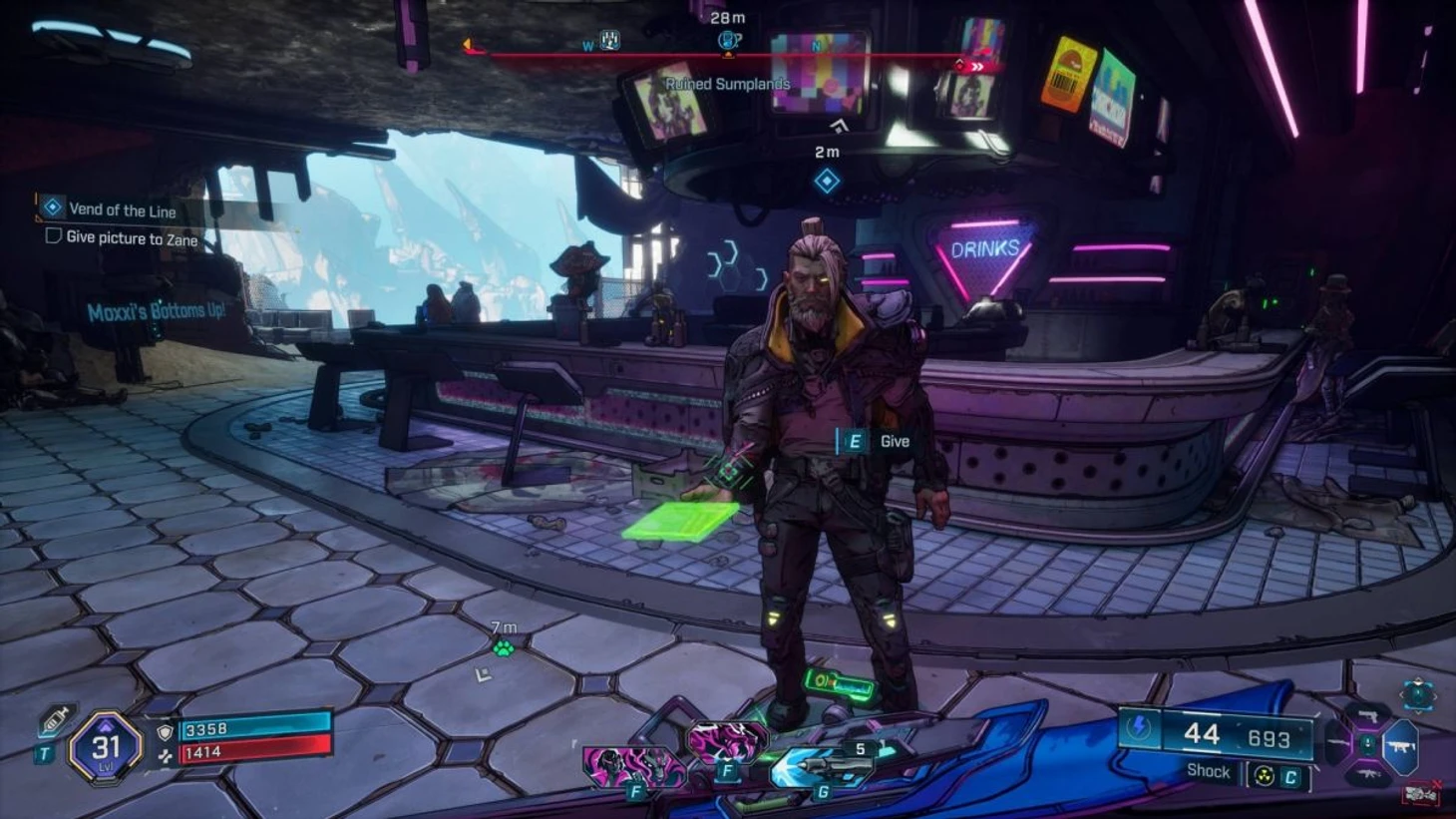Image resolution: width=1456 pixels, height=819 pixels.
Task: Choose the pistol slot in weapon wheel
Action: point(1368,716)
